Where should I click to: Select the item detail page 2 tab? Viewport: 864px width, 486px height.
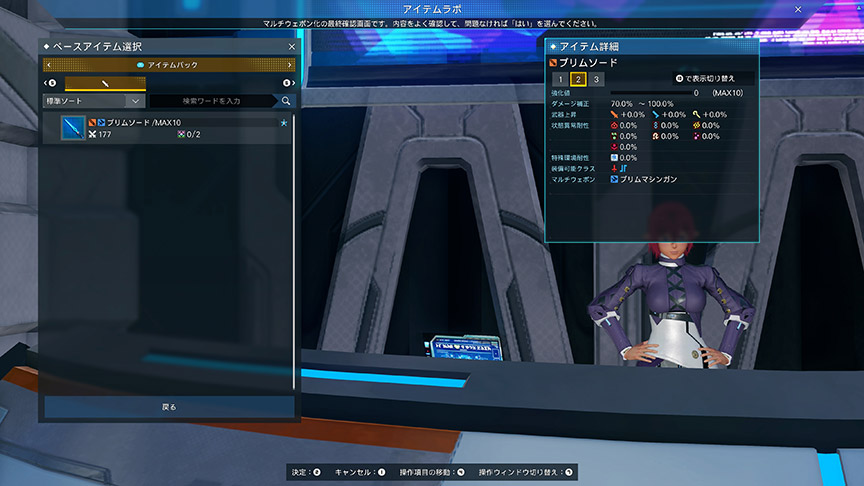click(x=578, y=79)
